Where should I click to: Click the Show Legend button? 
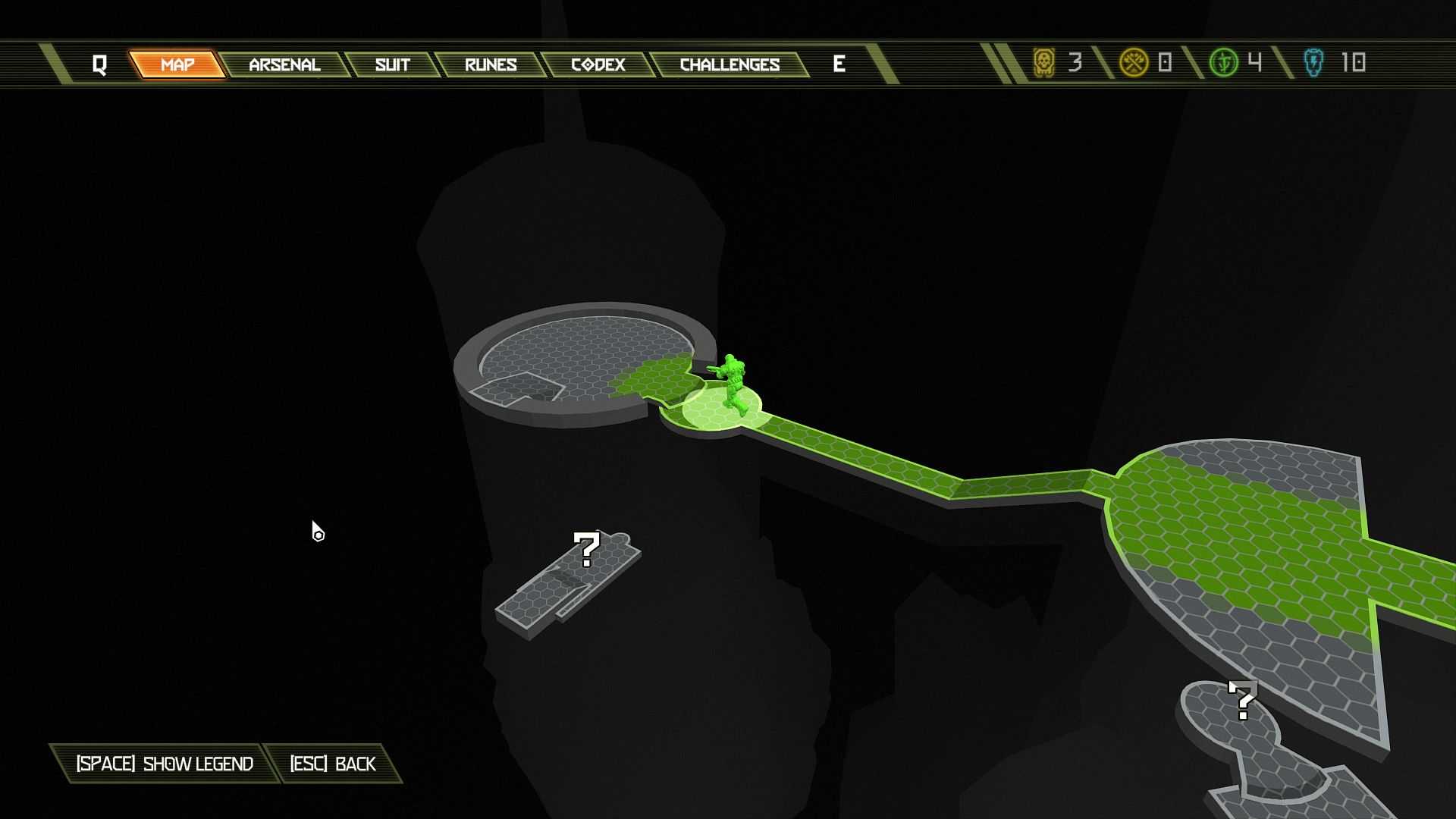pos(165,764)
